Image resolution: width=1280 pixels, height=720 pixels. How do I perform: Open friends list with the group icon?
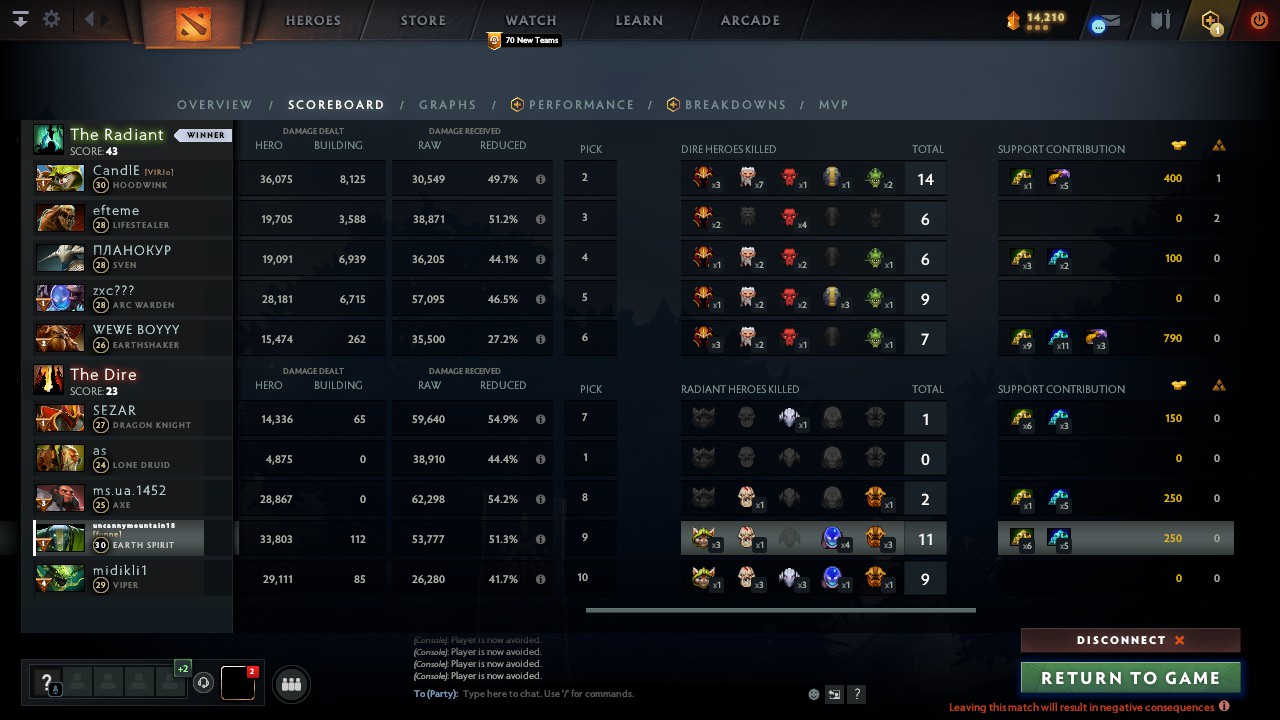coord(290,684)
